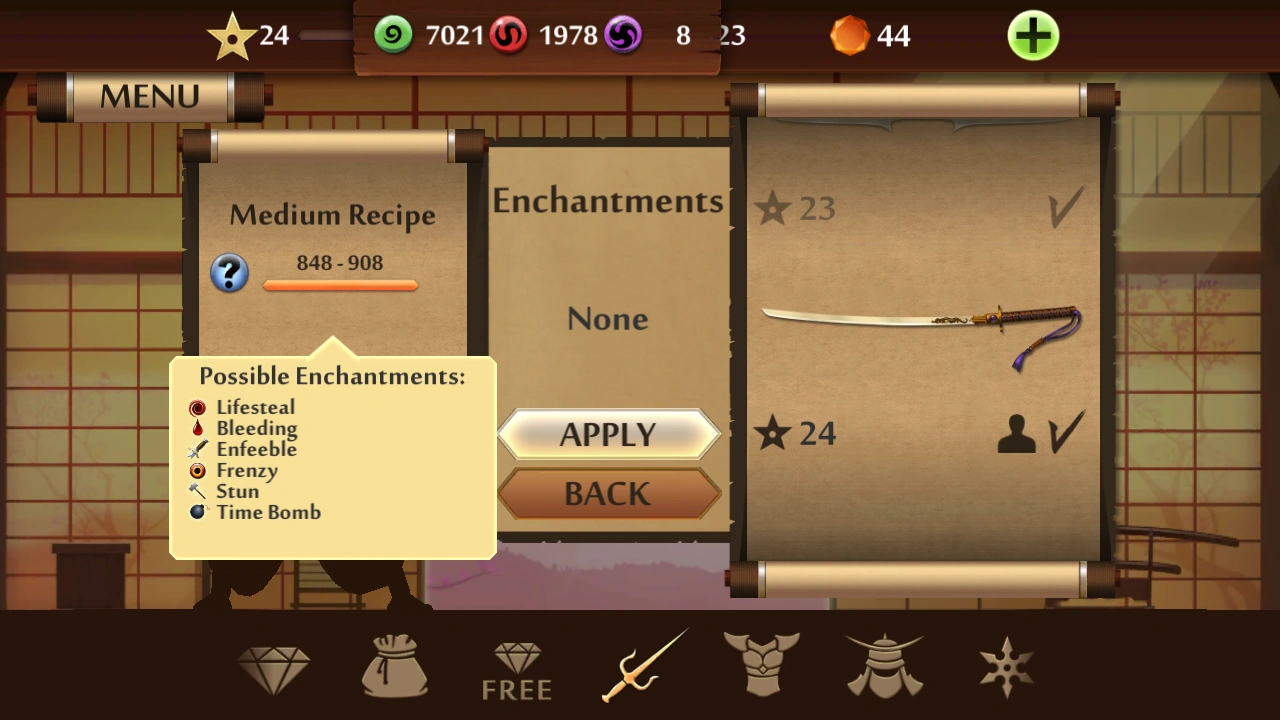View the Enchantments panel header
The image size is (1280, 720).
[x=608, y=200]
